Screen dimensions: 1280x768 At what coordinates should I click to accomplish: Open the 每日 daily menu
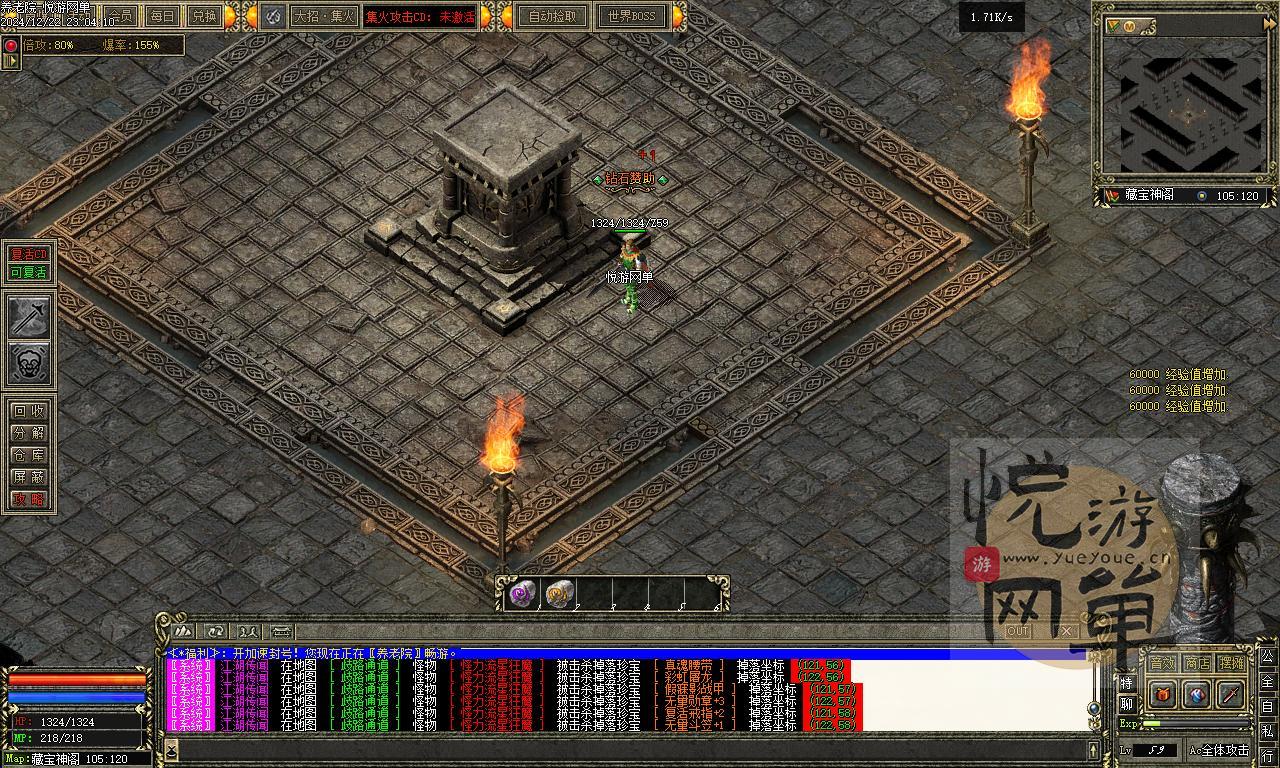(x=162, y=16)
